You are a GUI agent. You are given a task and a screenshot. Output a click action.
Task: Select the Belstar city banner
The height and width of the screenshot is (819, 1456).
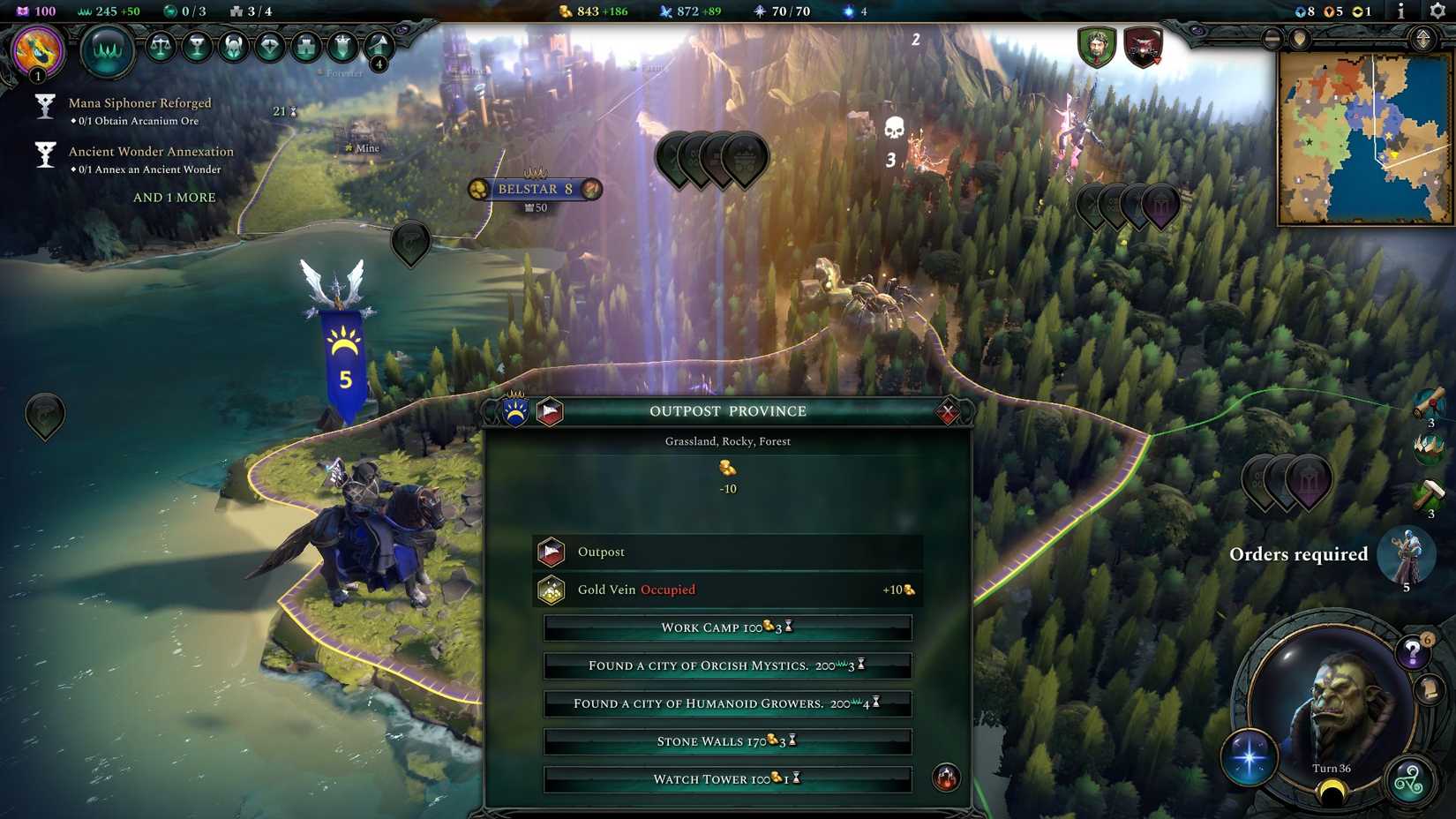[533, 188]
